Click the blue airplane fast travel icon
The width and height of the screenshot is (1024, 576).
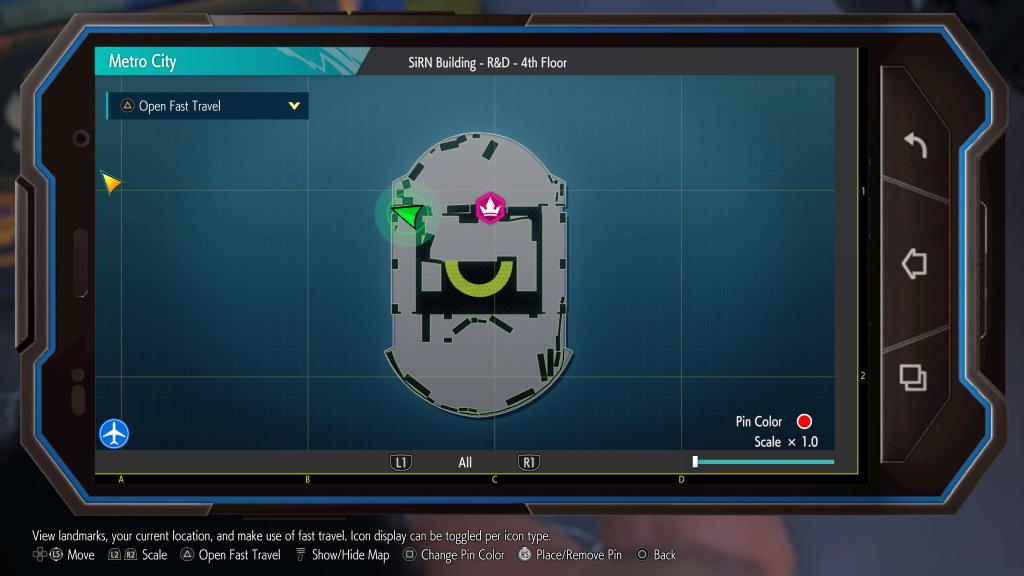[114, 434]
